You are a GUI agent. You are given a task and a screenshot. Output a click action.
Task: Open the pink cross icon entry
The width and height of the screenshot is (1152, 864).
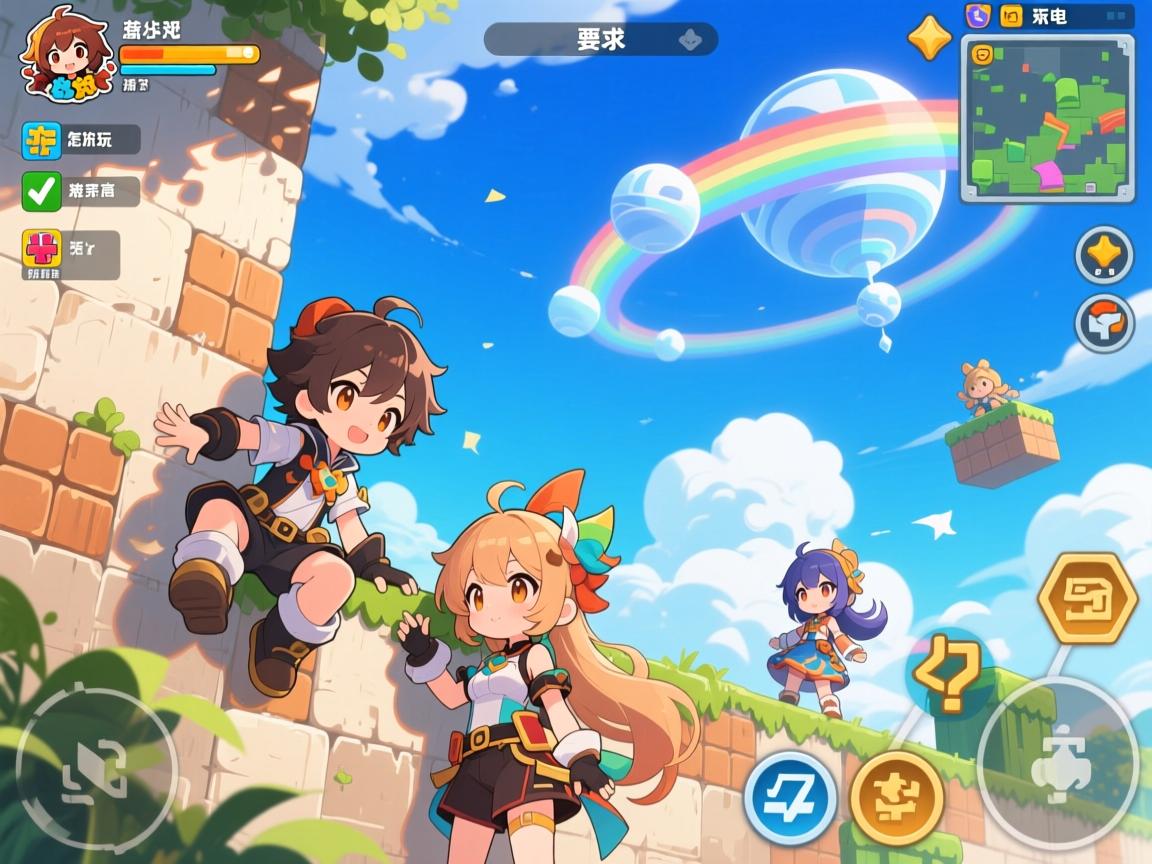[41, 250]
